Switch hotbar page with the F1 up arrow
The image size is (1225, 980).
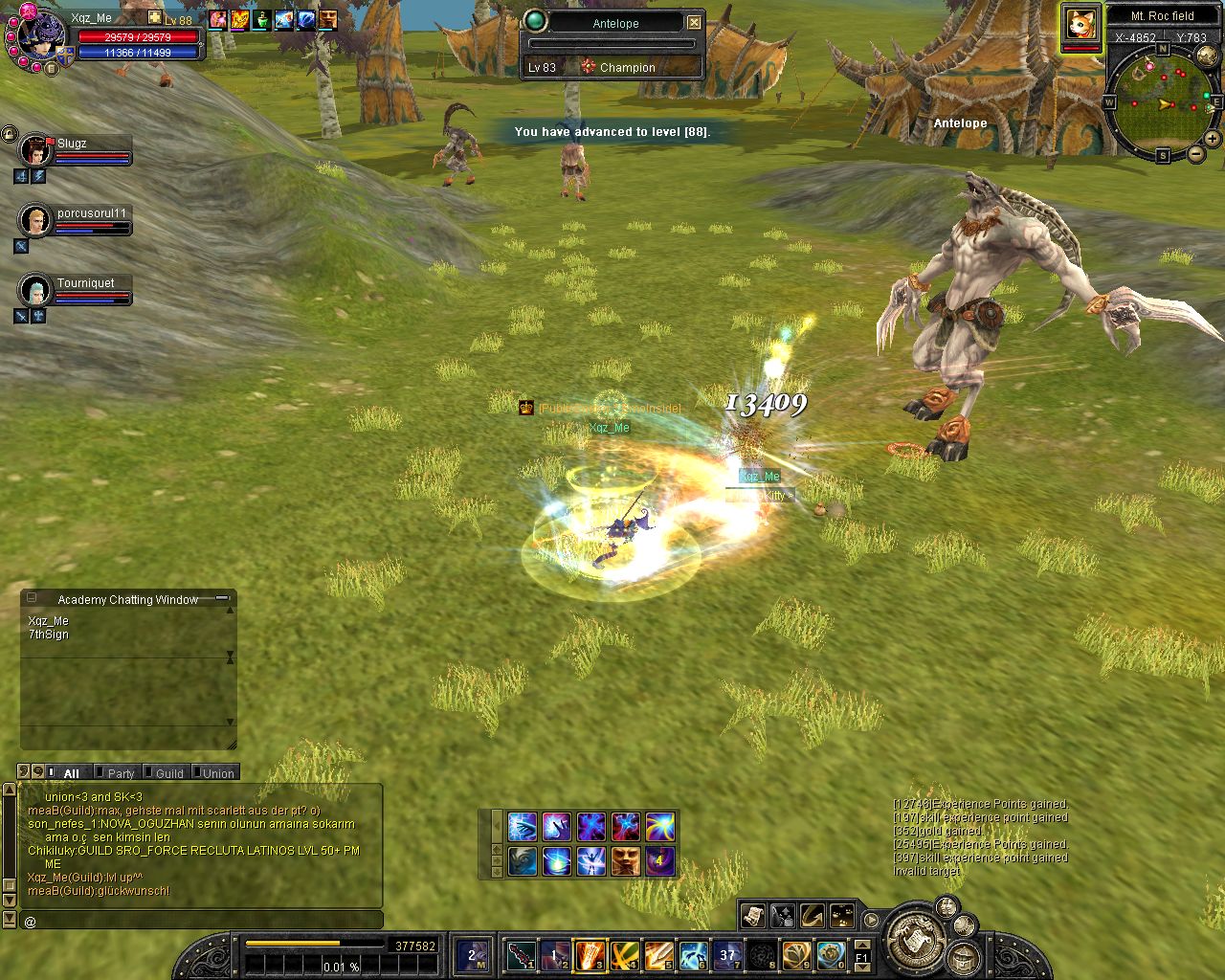[x=862, y=947]
